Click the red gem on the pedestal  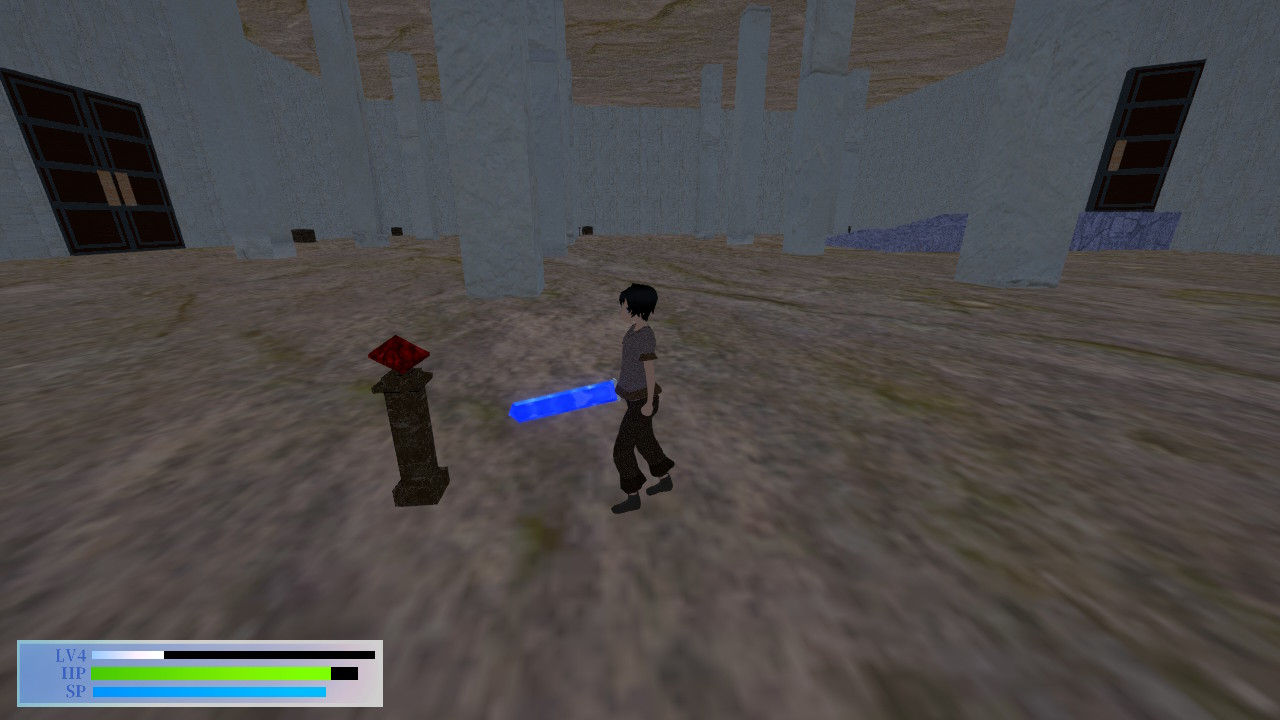398,355
